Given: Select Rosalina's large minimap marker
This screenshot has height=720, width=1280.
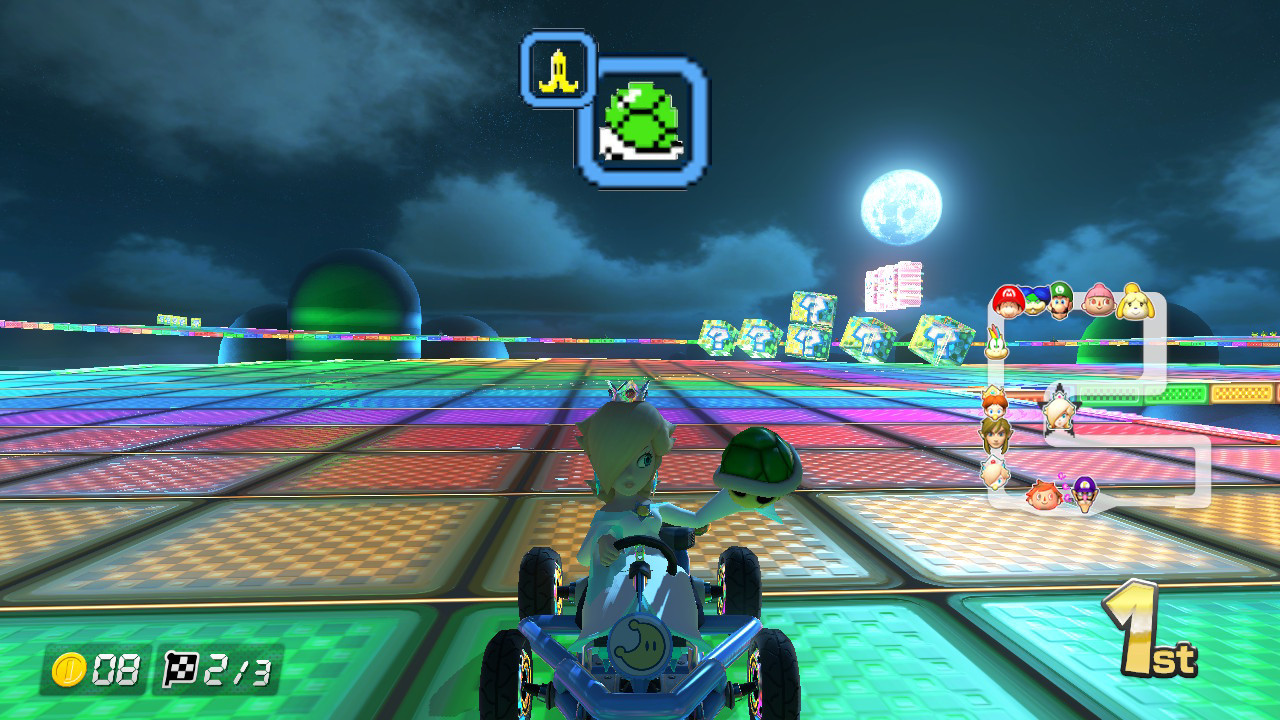Looking at the screenshot, I should pyautogui.click(x=1059, y=413).
